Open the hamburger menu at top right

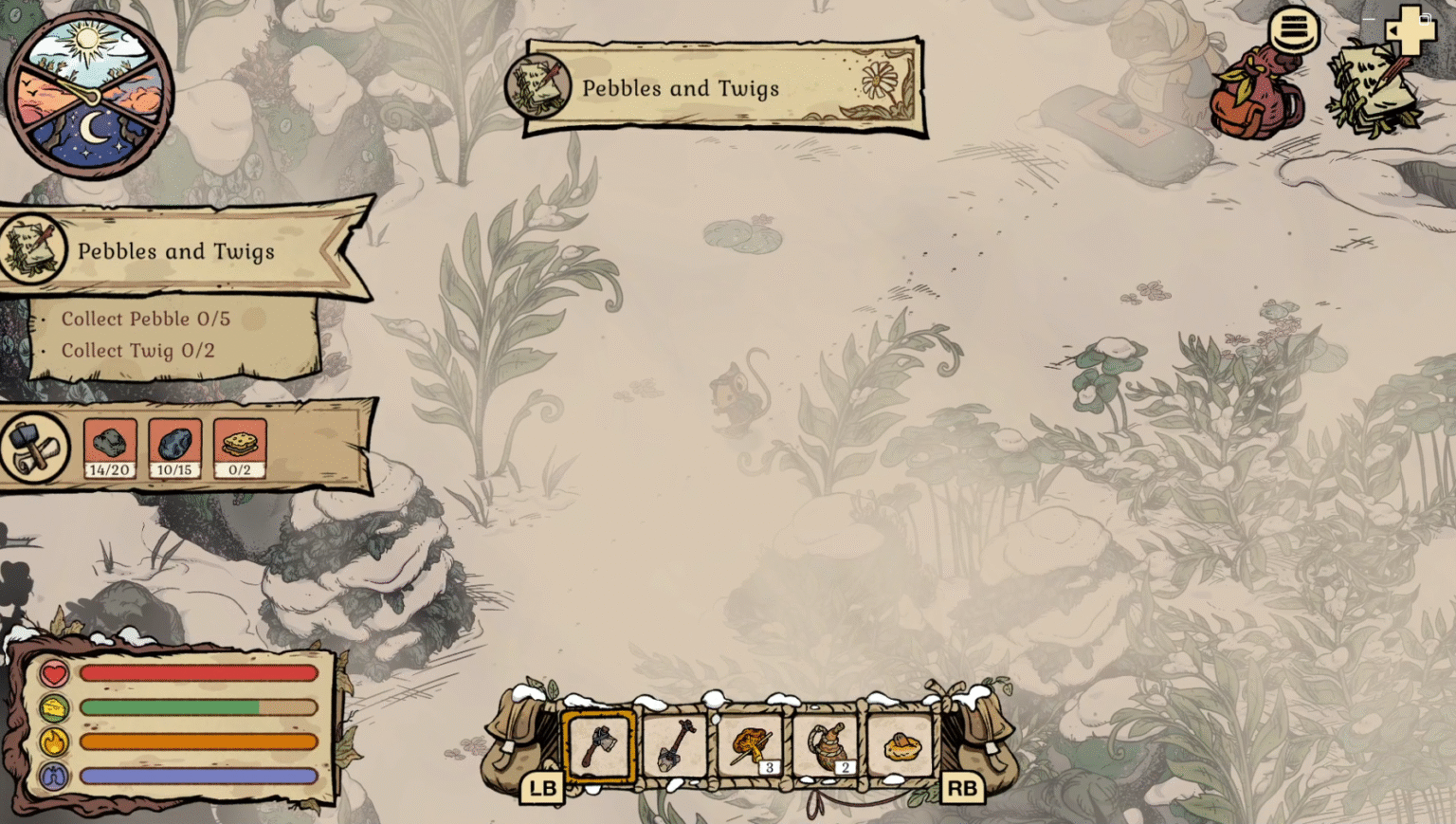coord(1293,31)
